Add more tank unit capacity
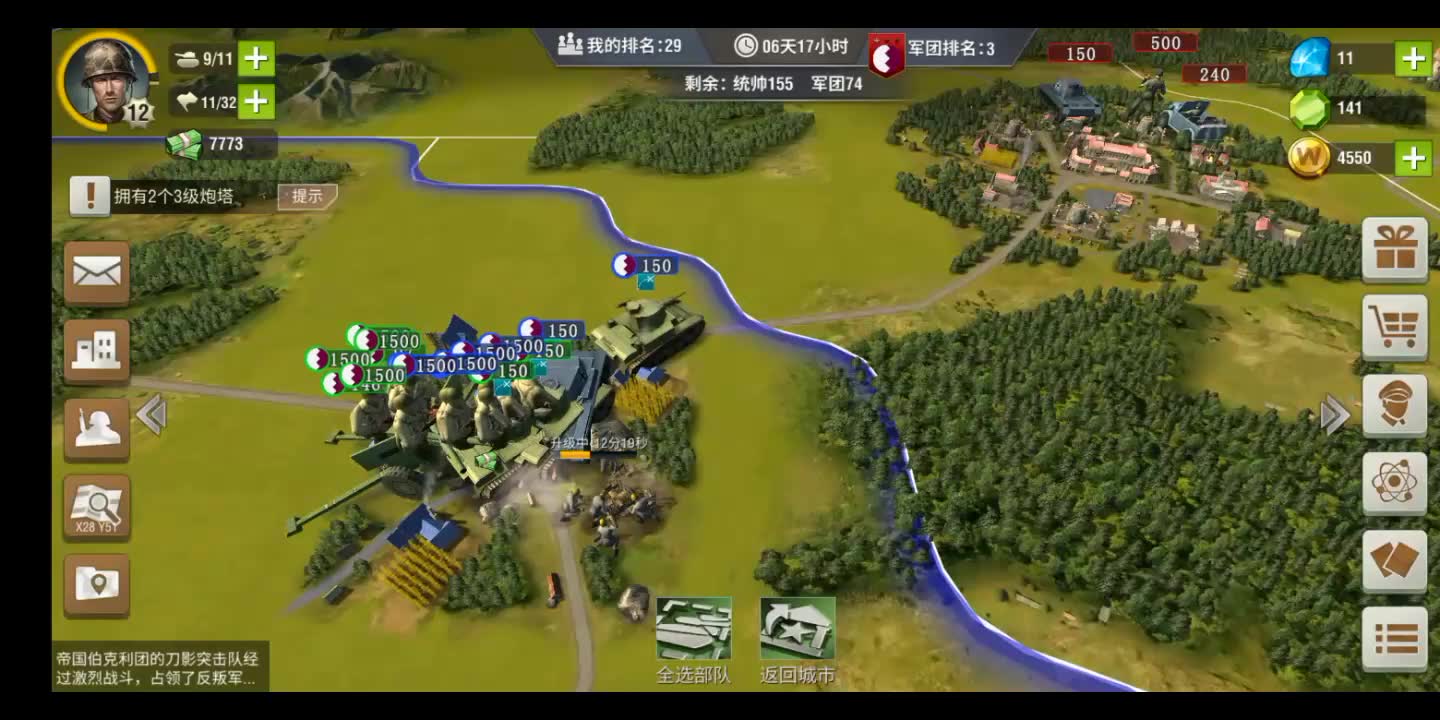The width and height of the screenshot is (1440, 720). (256, 58)
